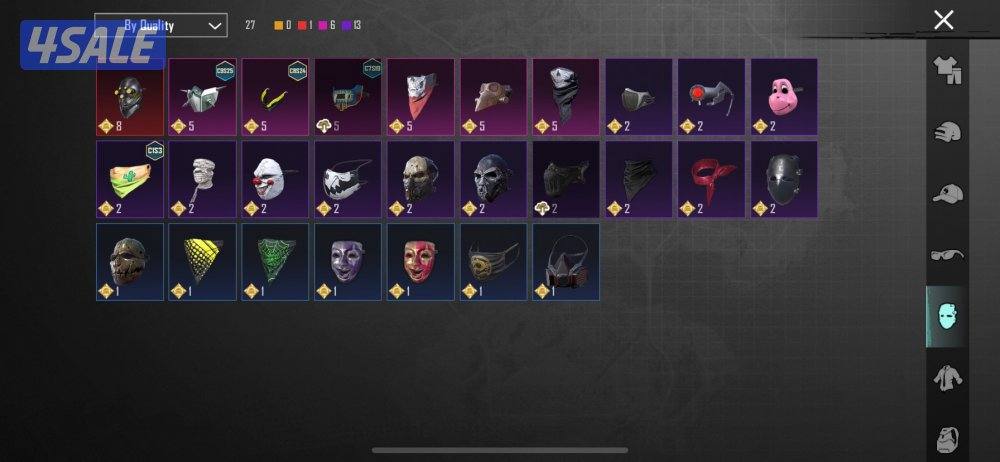Switch to the backpack category
This screenshot has width=1000, height=462.
[946, 438]
